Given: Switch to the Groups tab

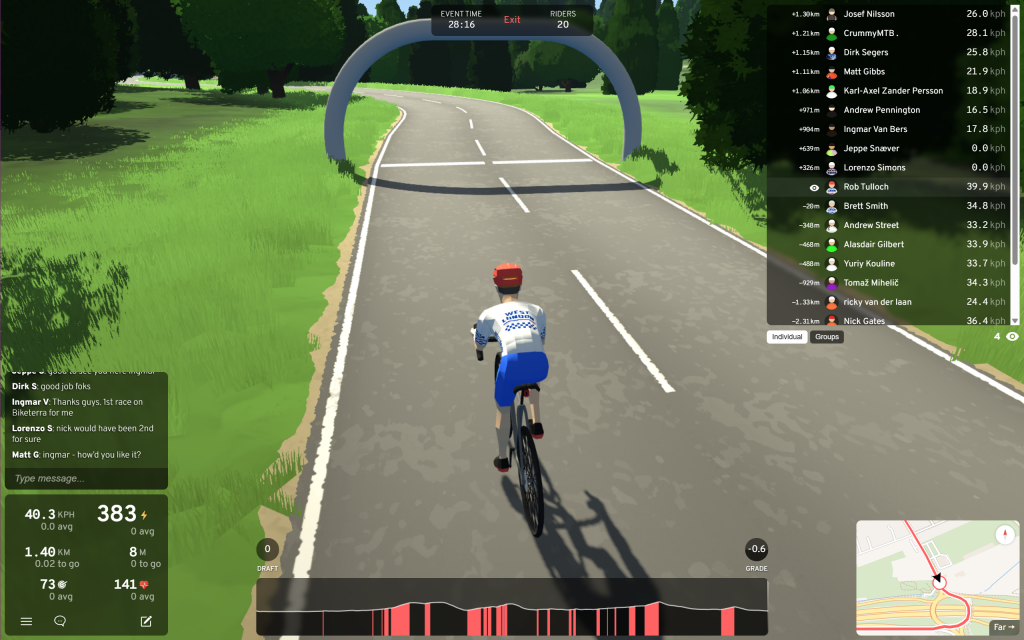Looking at the screenshot, I should click(x=827, y=337).
